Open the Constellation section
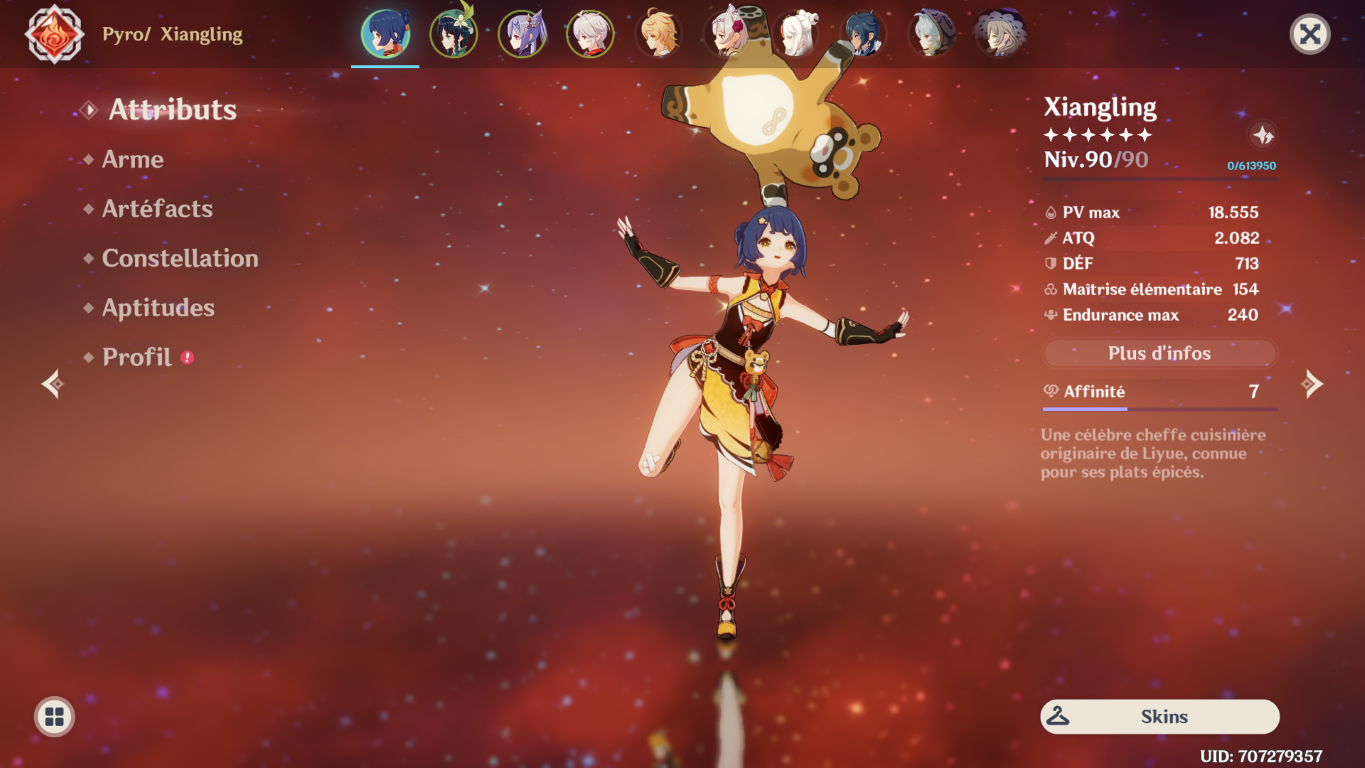Viewport: 1365px width, 768px height. pyautogui.click(x=180, y=258)
